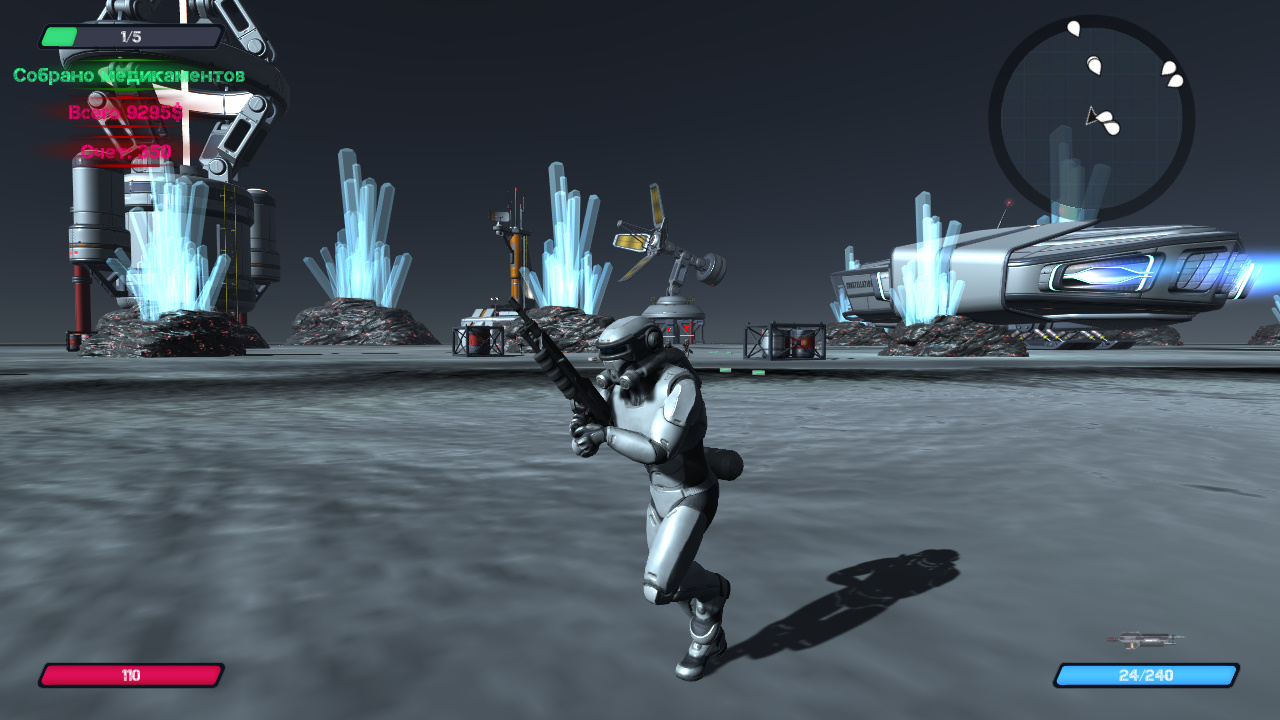Click the red health bar showing 110
The image size is (1280, 720).
[x=130, y=675]
